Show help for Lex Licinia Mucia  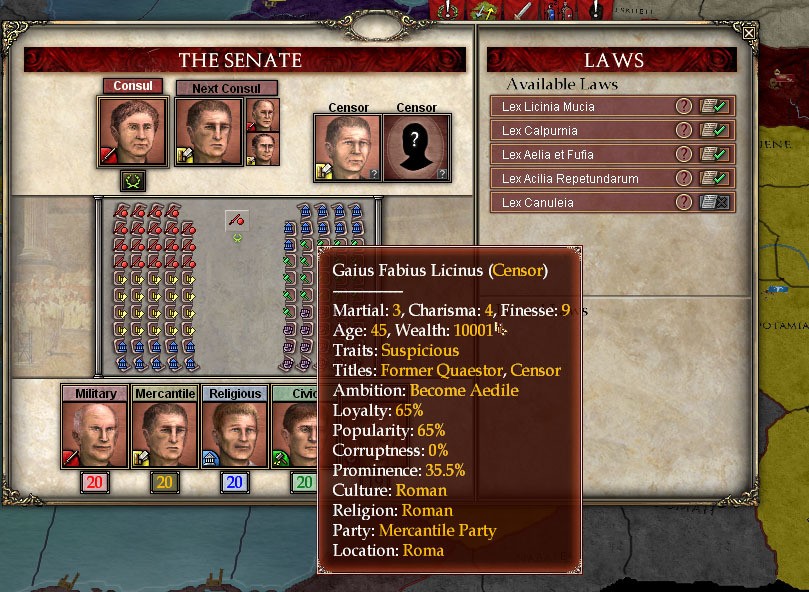[684, 106]
